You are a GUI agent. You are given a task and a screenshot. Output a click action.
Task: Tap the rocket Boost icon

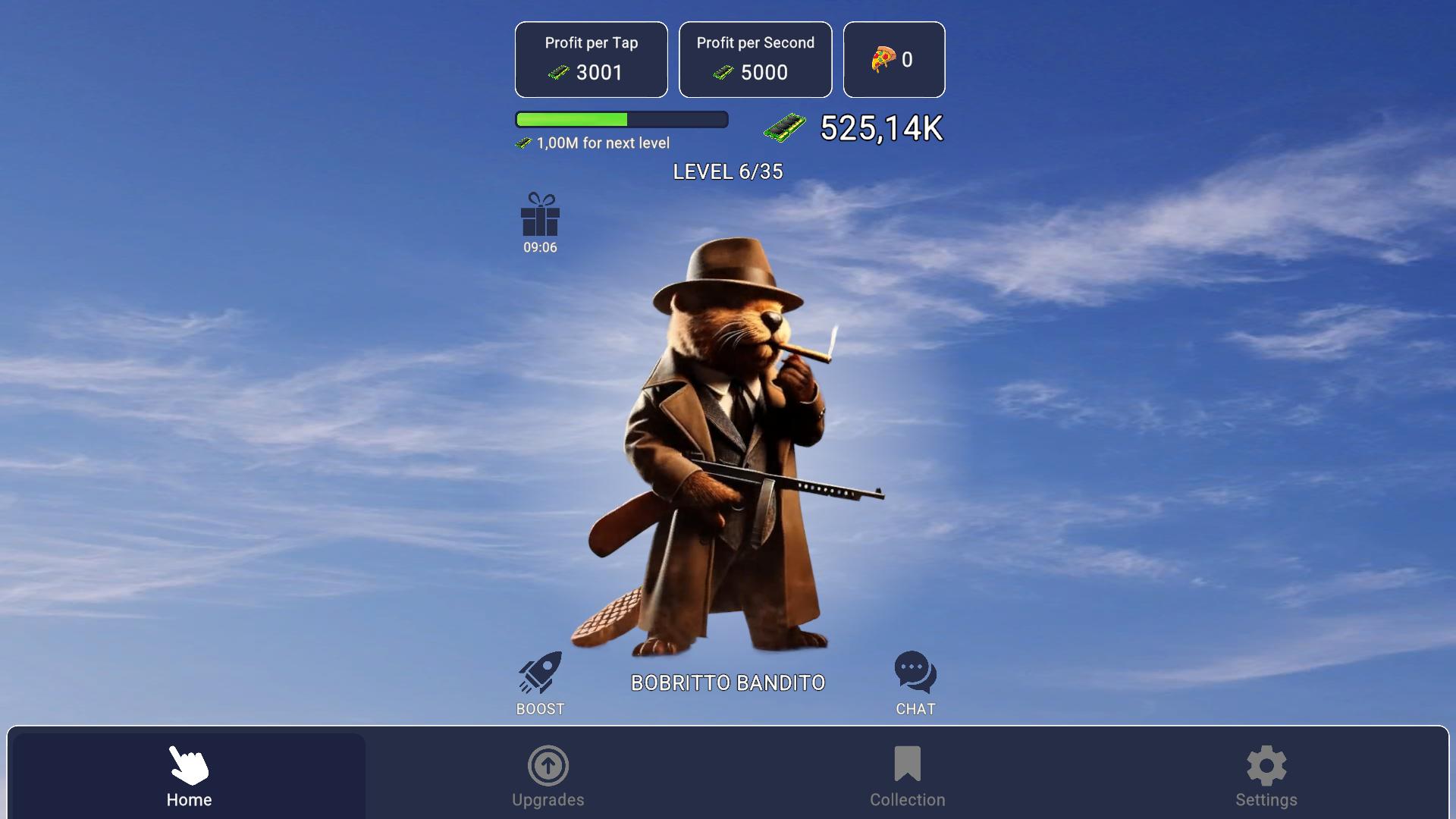coord(539,672)
